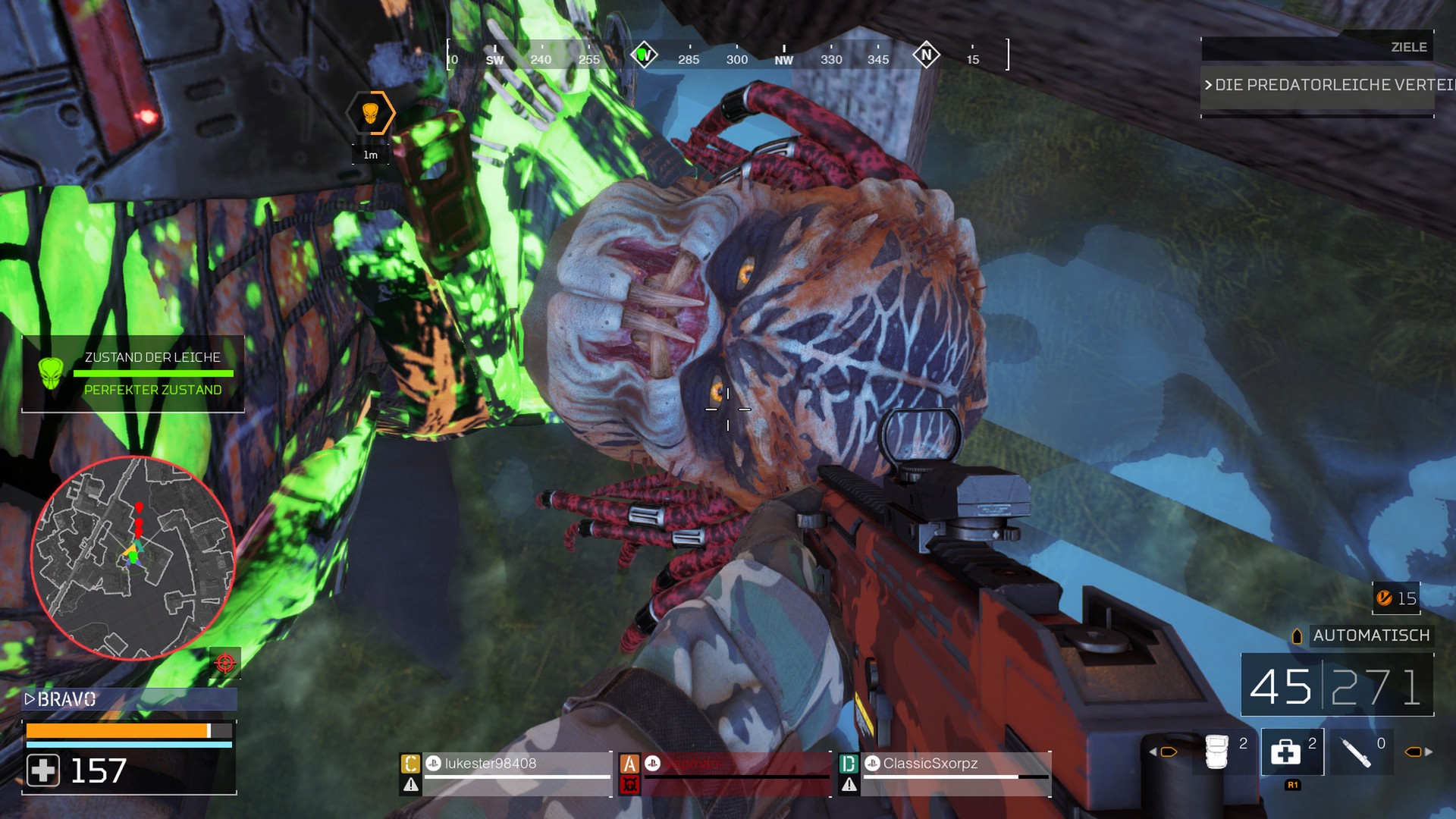Cycle gear left with the left arrow

click(1153, 752)
